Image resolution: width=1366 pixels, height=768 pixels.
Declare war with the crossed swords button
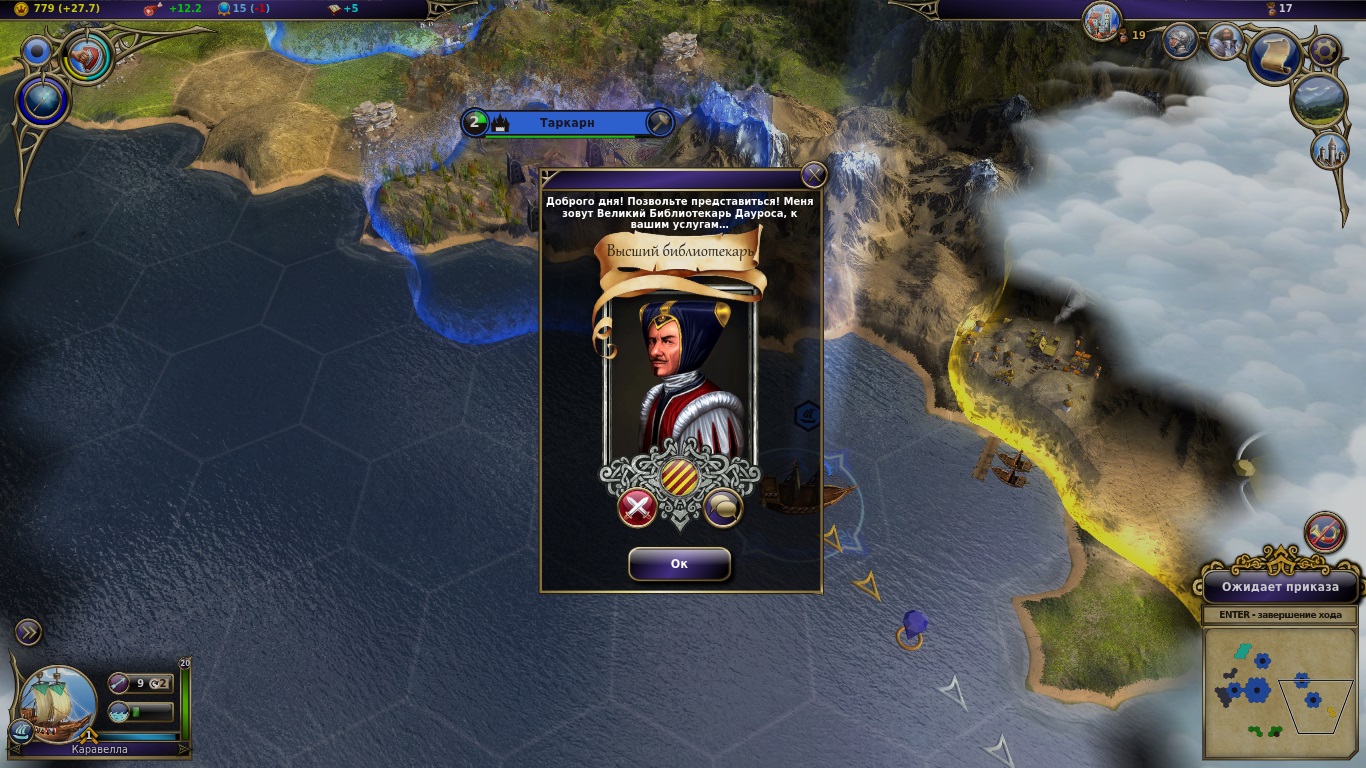point(637,508)
